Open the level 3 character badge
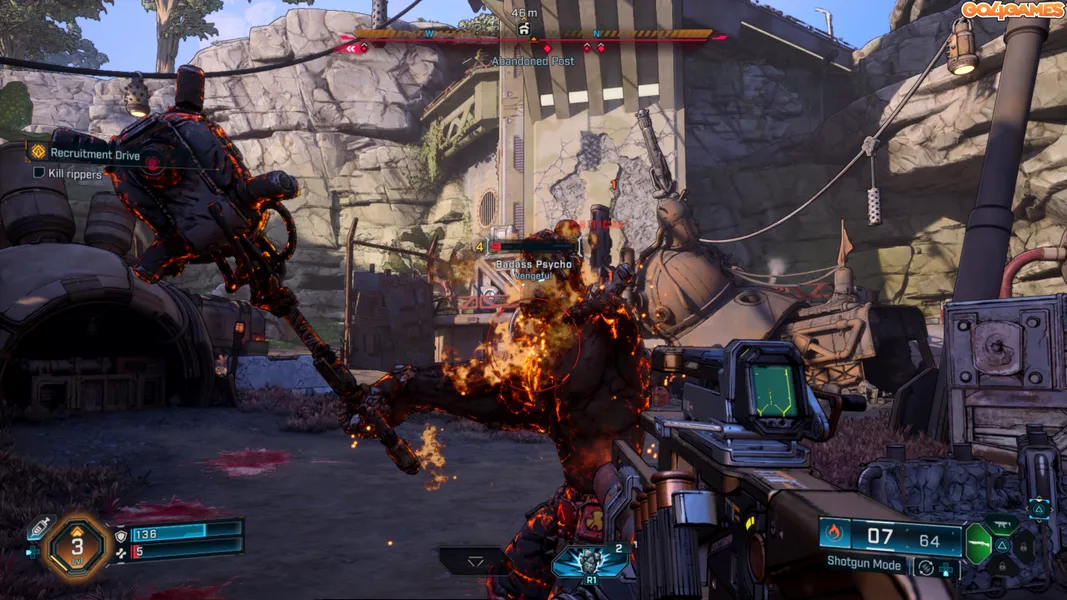The height and width of the screenshot is (600, 1067). pyautogui.click(x=75, y=544)
